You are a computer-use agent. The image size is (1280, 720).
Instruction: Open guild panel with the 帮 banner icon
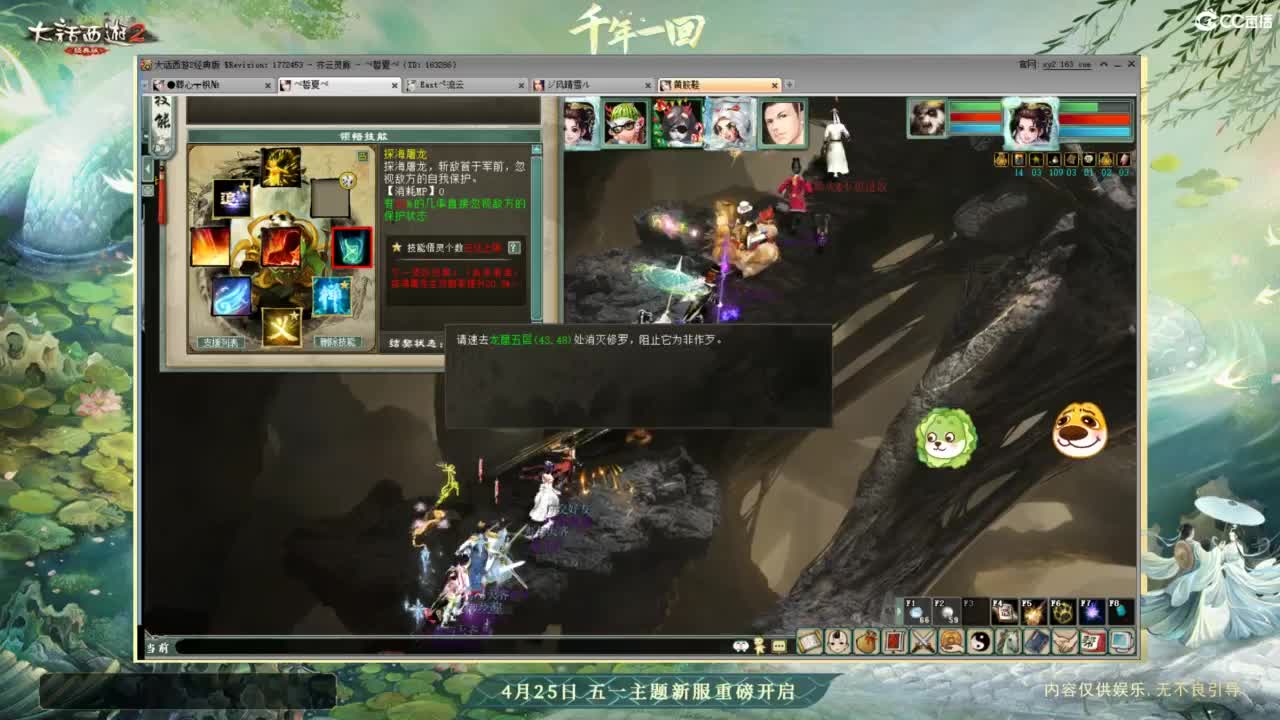coord(1093,640)
